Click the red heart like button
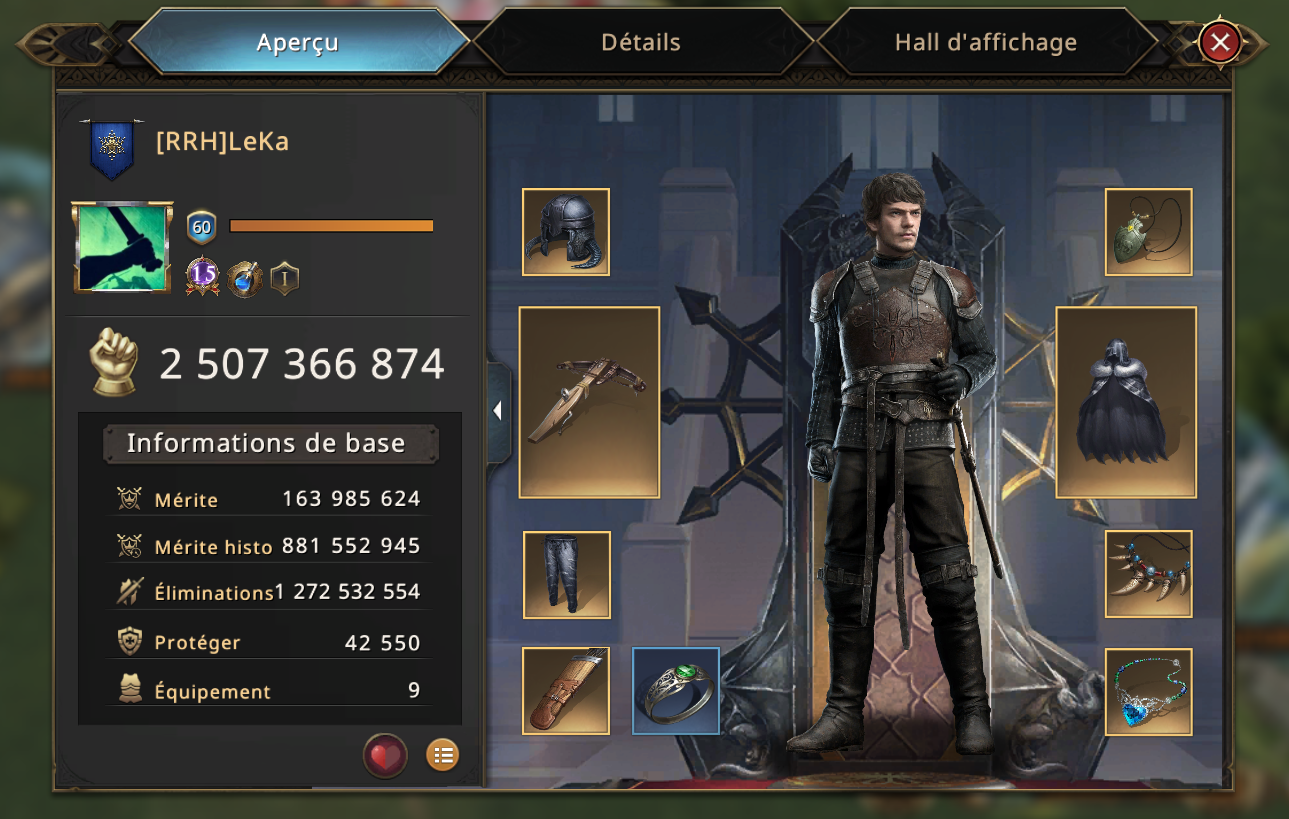 tap(385, 755)
